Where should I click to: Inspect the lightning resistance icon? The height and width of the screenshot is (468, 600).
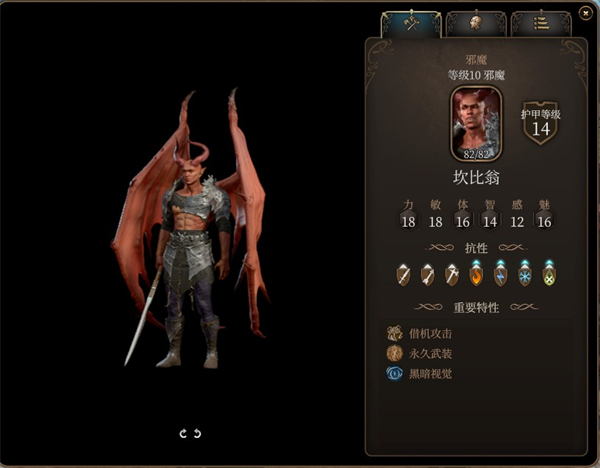pos(500,273)
